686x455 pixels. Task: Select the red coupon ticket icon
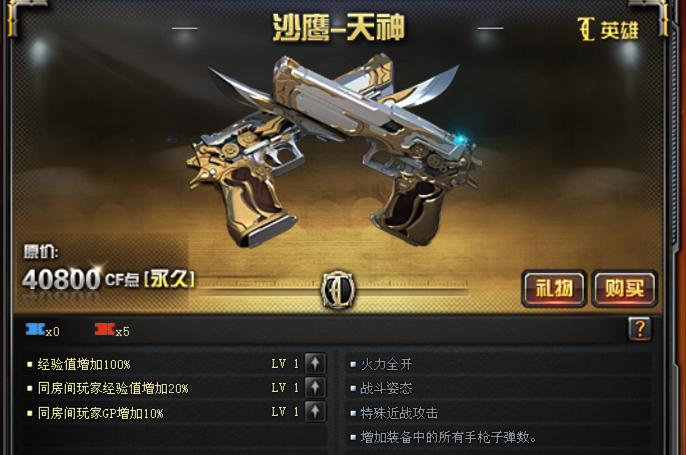(104, 329)
